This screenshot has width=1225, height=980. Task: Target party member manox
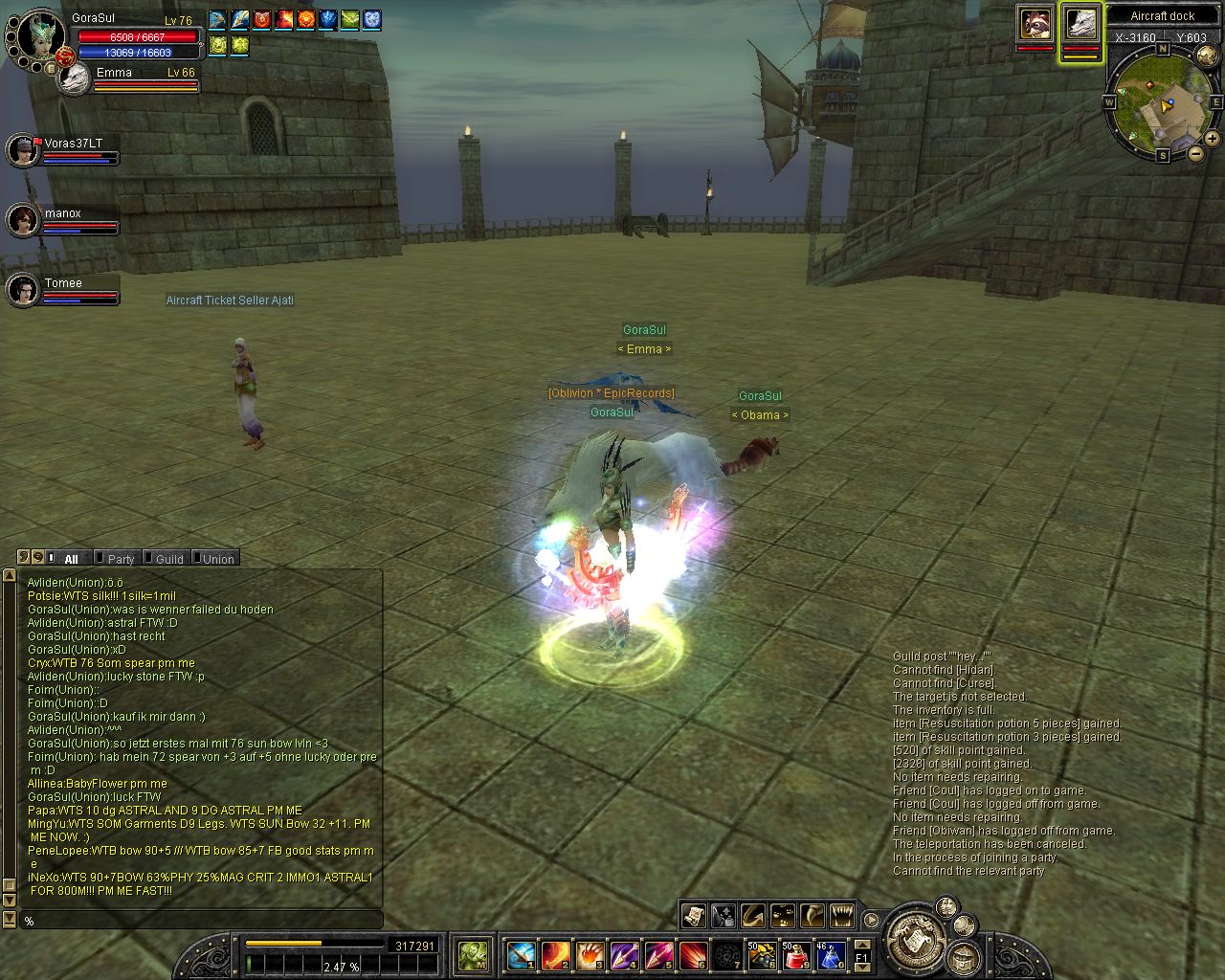click(x=23, y=220)
